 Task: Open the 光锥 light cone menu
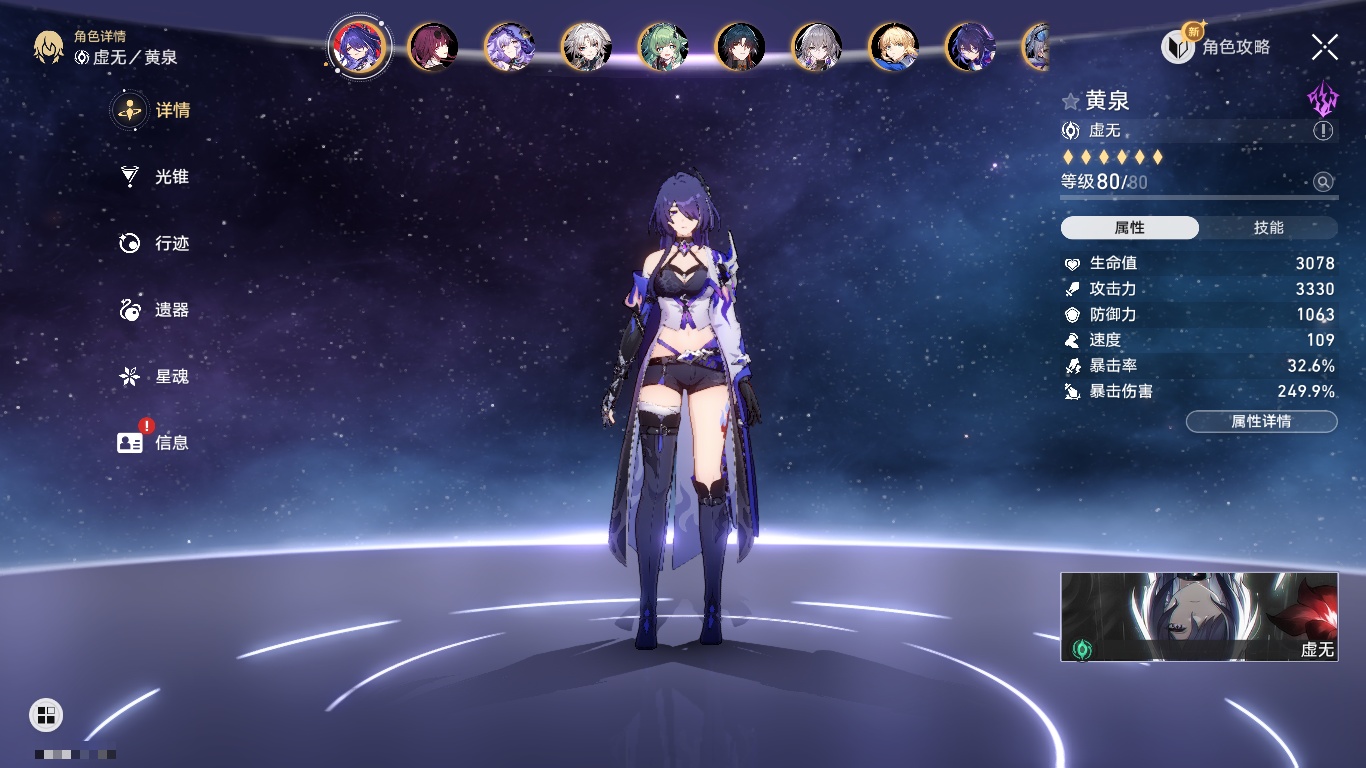pos(155,177)
